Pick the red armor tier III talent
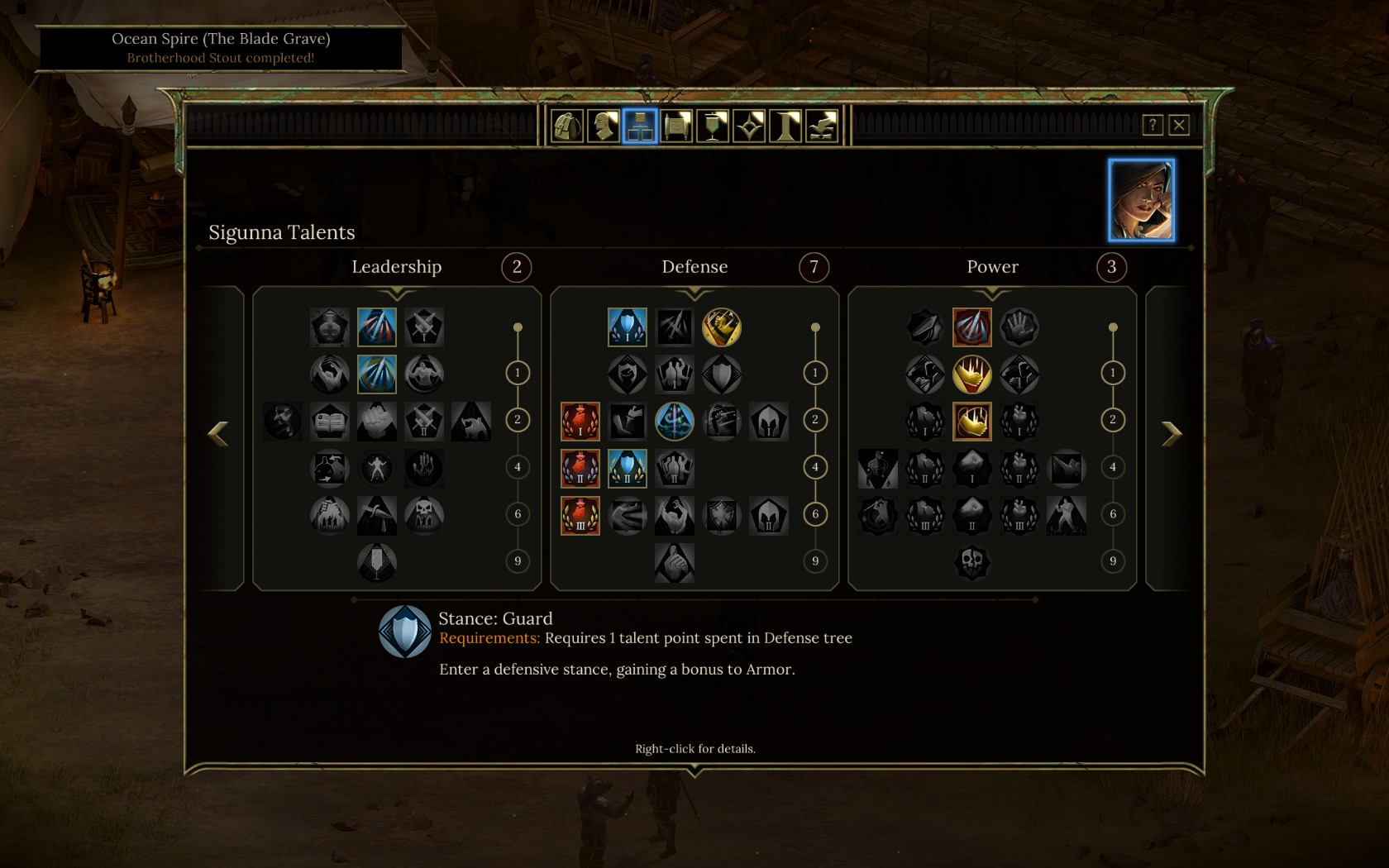The height and width of the screenshot is (868, 1389). (x=580, y=515)
